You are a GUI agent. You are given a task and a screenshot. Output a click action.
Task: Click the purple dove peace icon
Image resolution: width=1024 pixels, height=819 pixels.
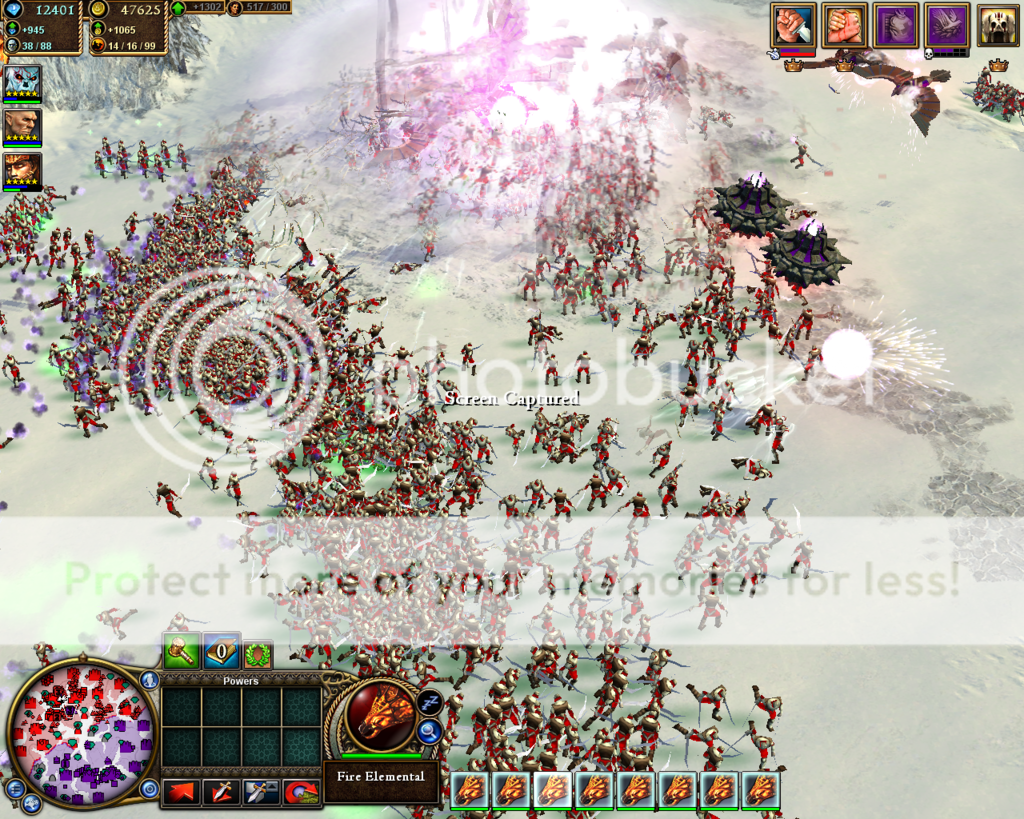947,25
